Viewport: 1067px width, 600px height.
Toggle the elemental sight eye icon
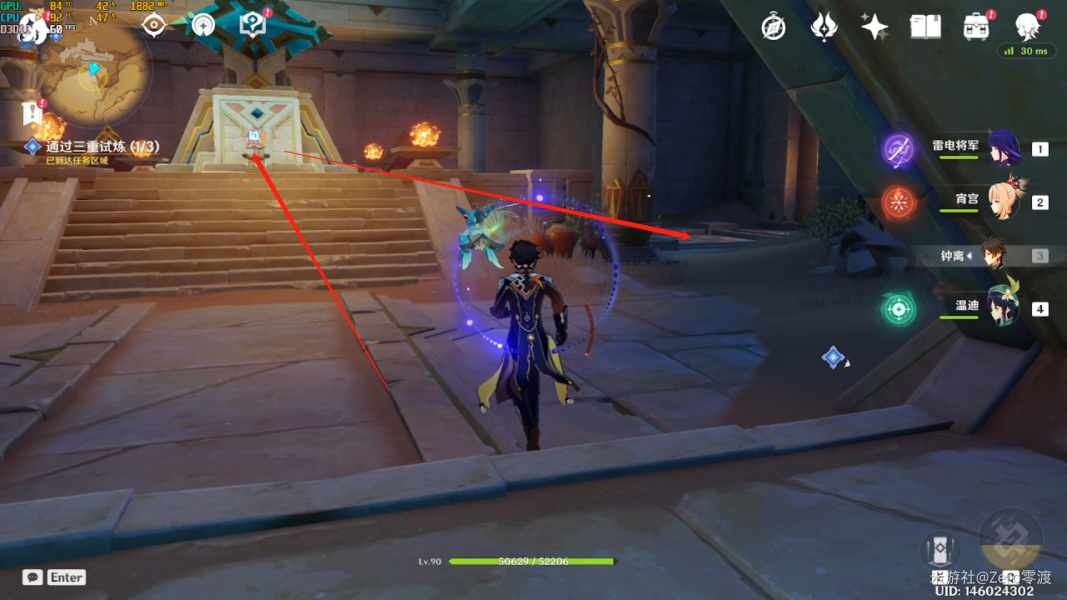[153, 25]
